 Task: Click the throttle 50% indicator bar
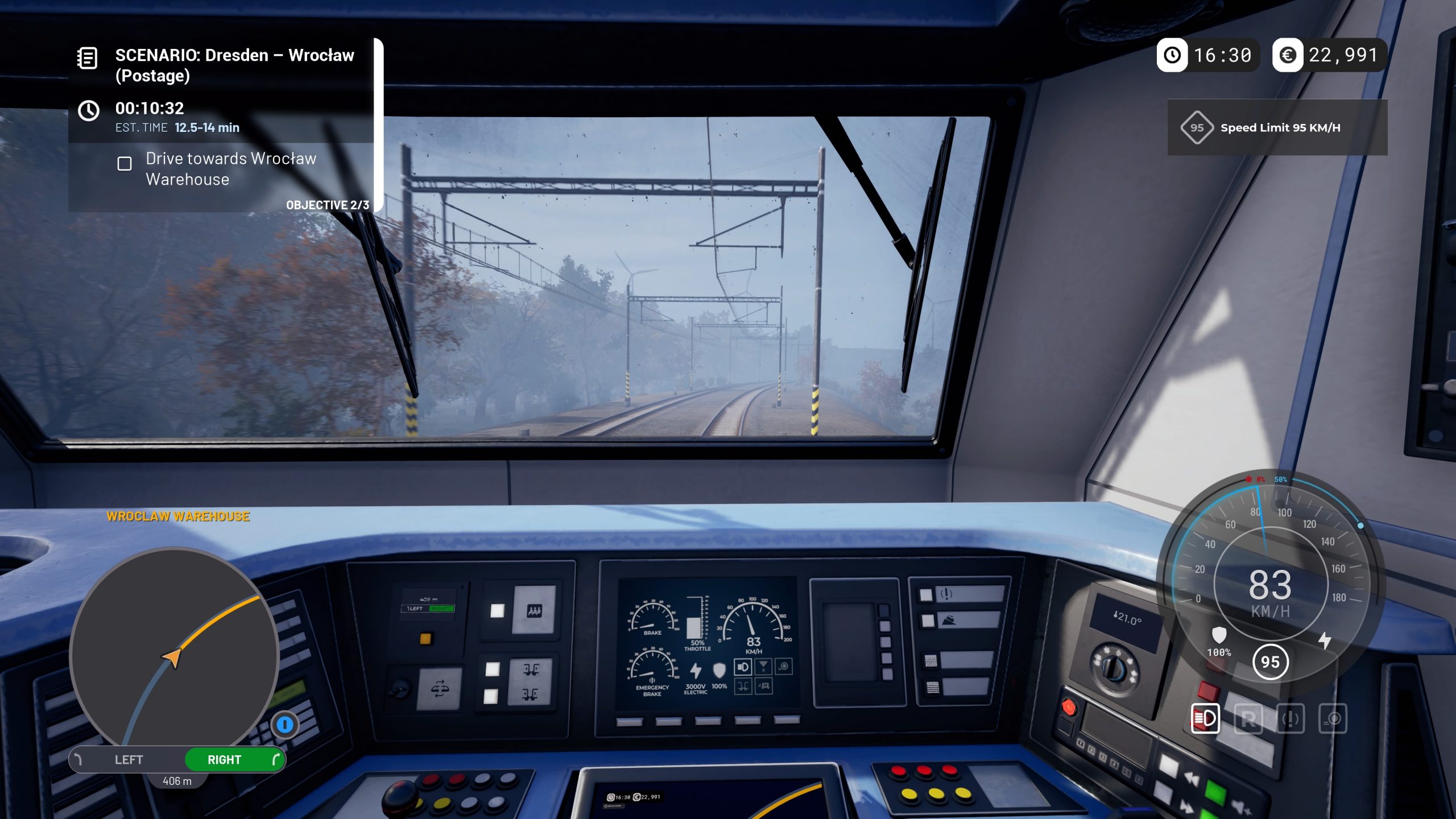pyautogui.click(x=694, y=627)
